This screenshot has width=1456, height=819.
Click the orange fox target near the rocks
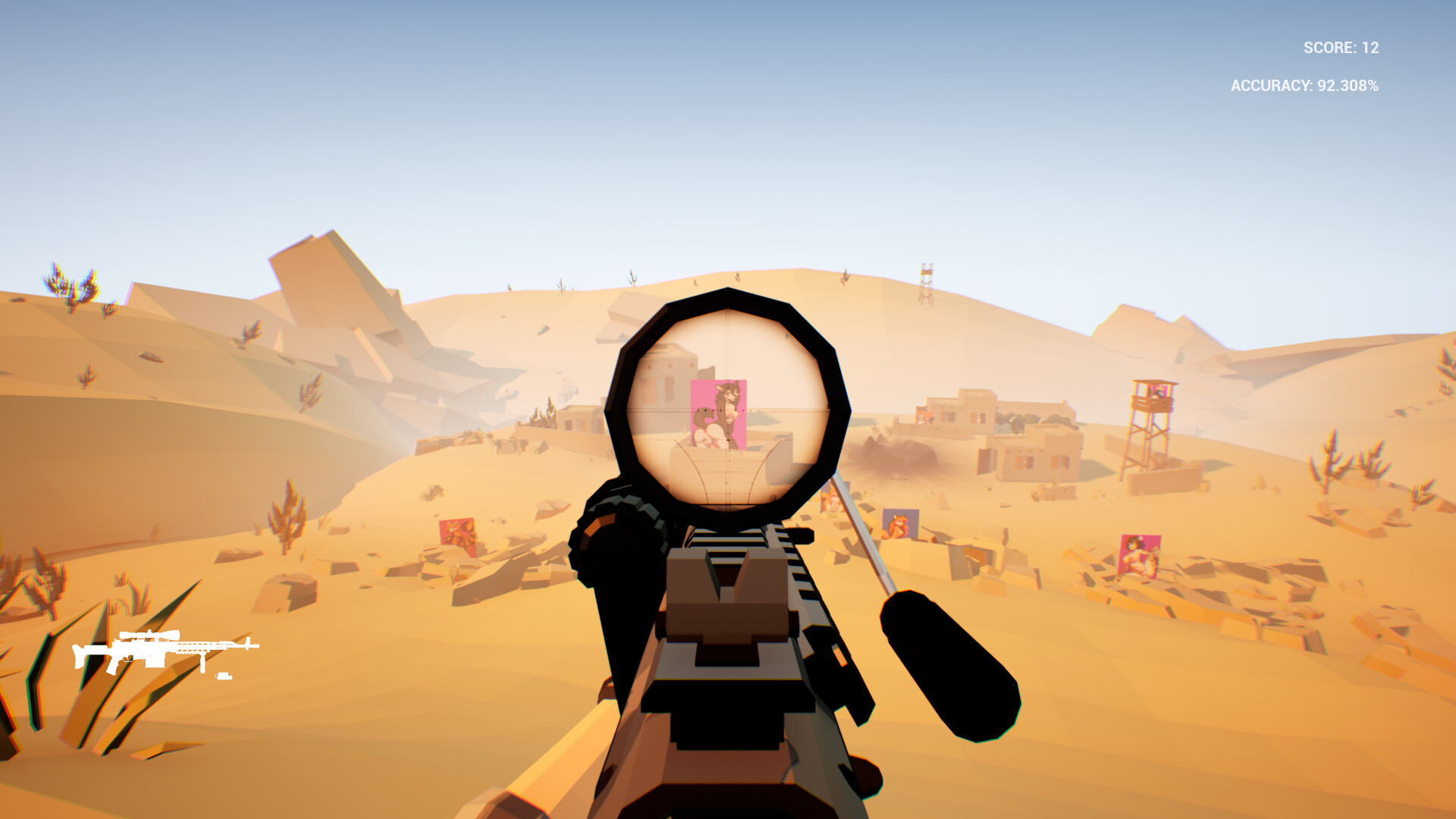(x=899, y=525)
